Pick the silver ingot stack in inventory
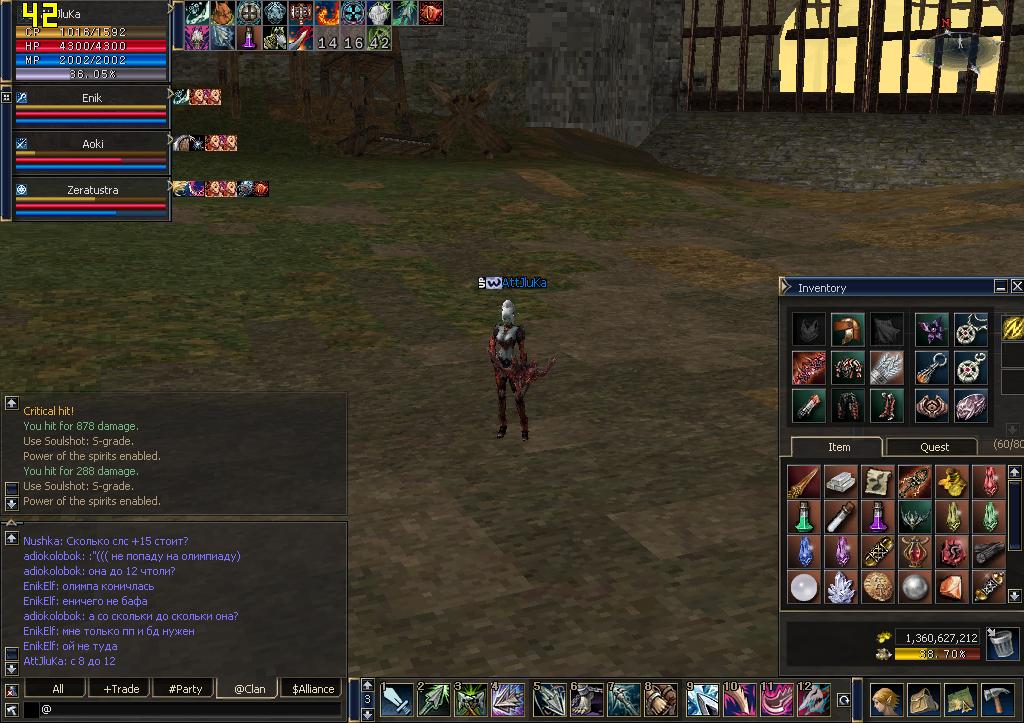 coord(841,481)
